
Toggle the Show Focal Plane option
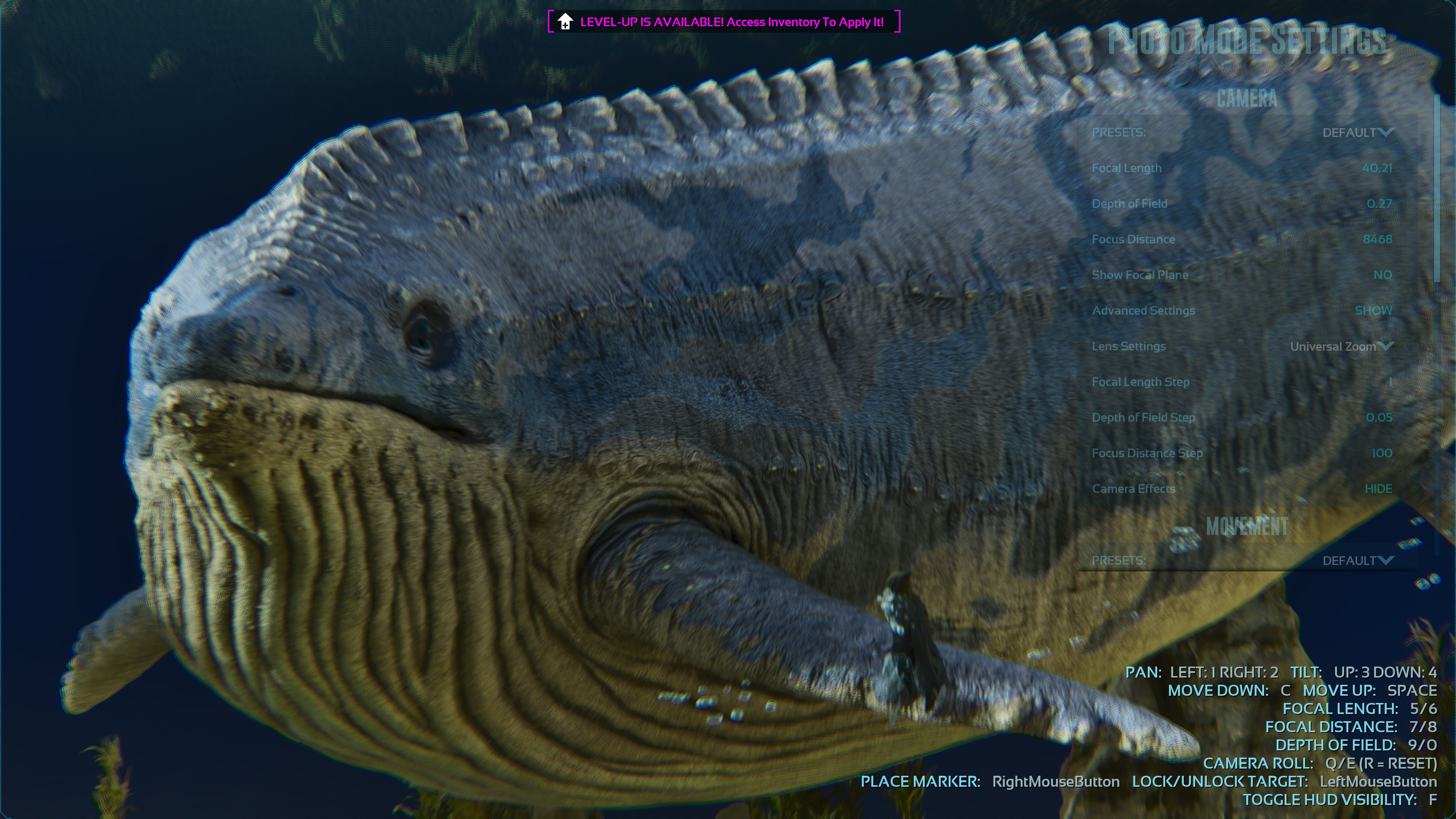click(x=1382, y=275)
